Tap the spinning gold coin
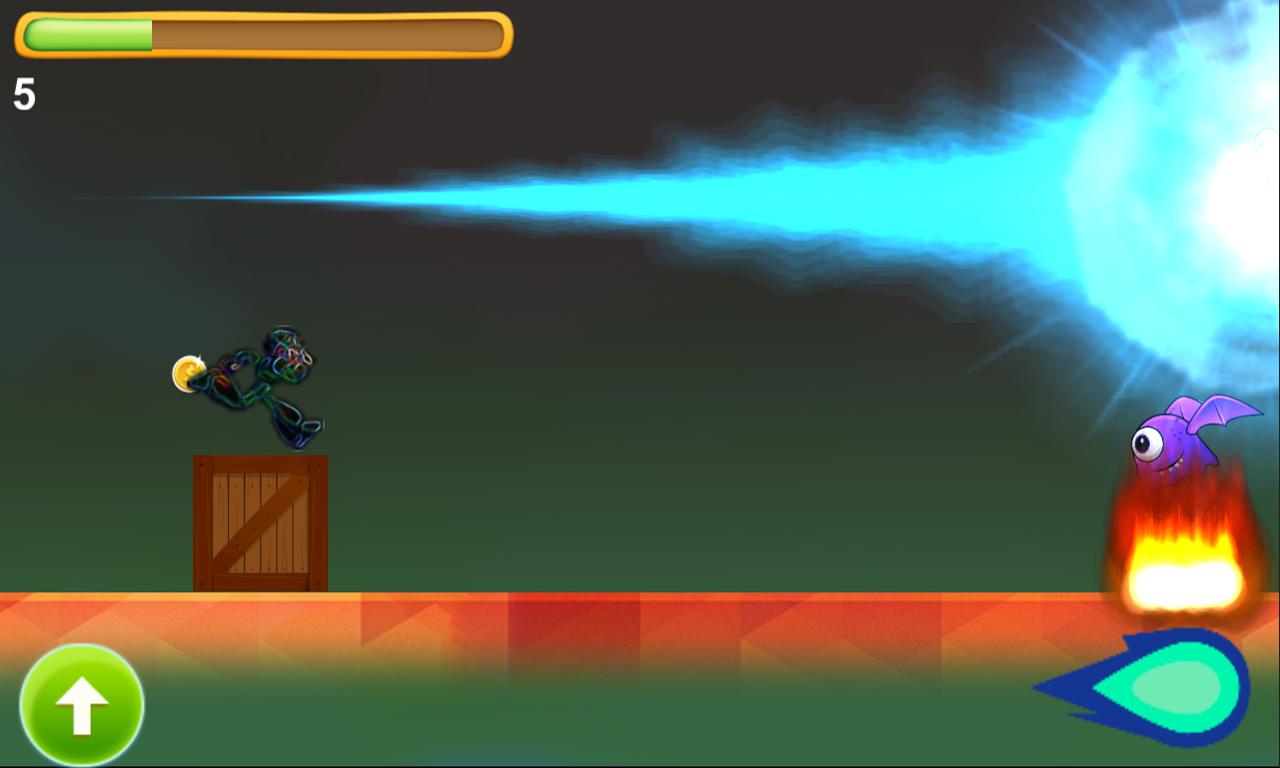Screen dimensions: 1280x768 (x=188, y=372)
